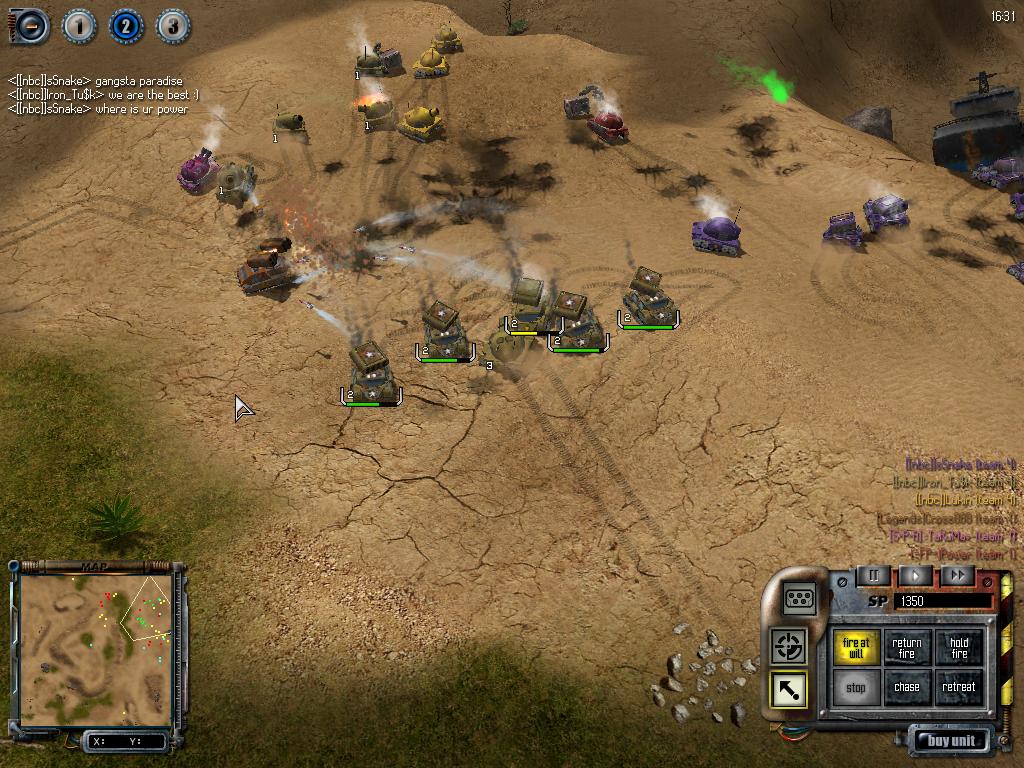Viewport: 1024px width, 768px height.
Task: Enable chase movement behavior
Action: (x=907, y=688)
